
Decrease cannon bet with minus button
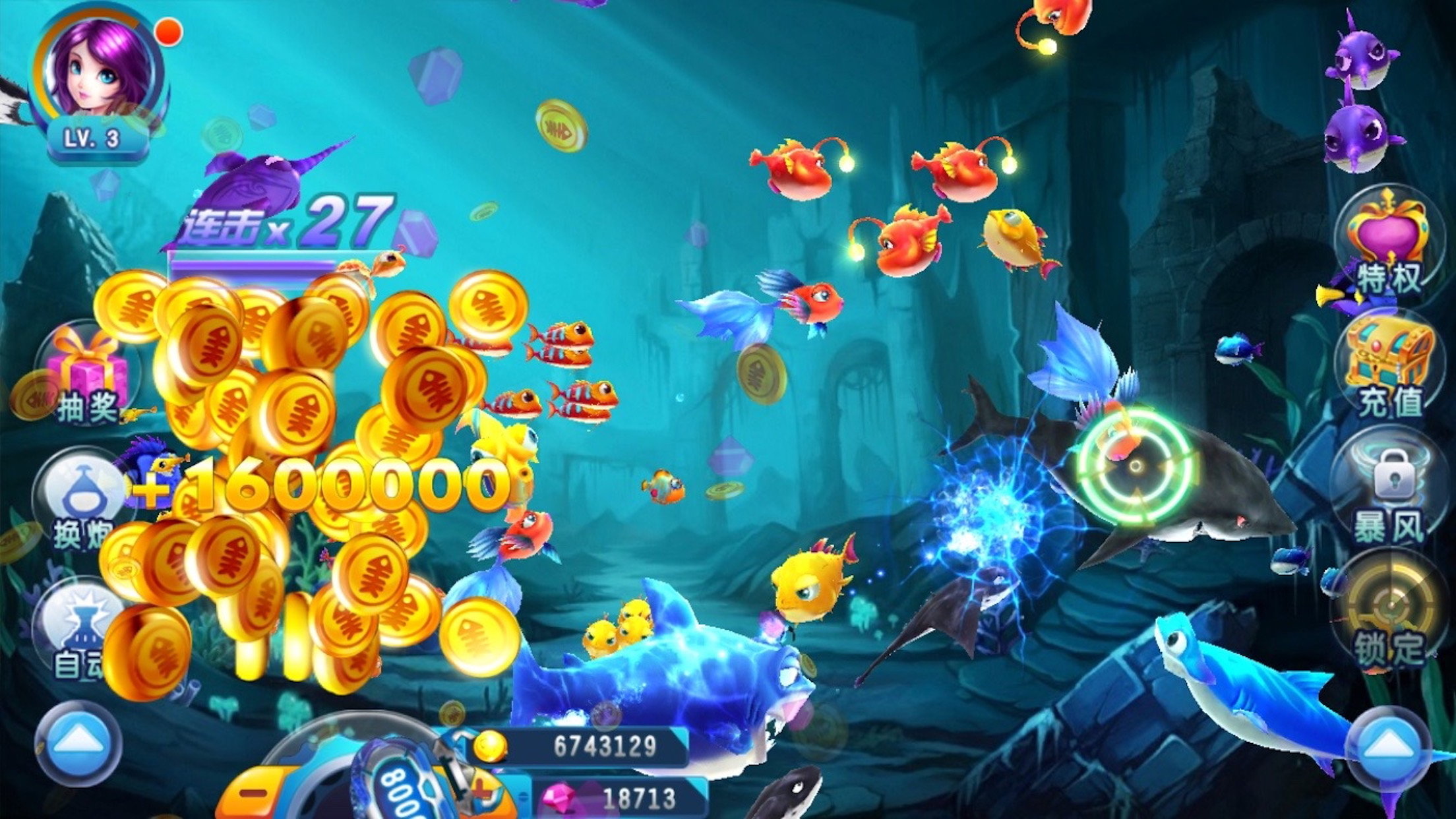point(254,793)
